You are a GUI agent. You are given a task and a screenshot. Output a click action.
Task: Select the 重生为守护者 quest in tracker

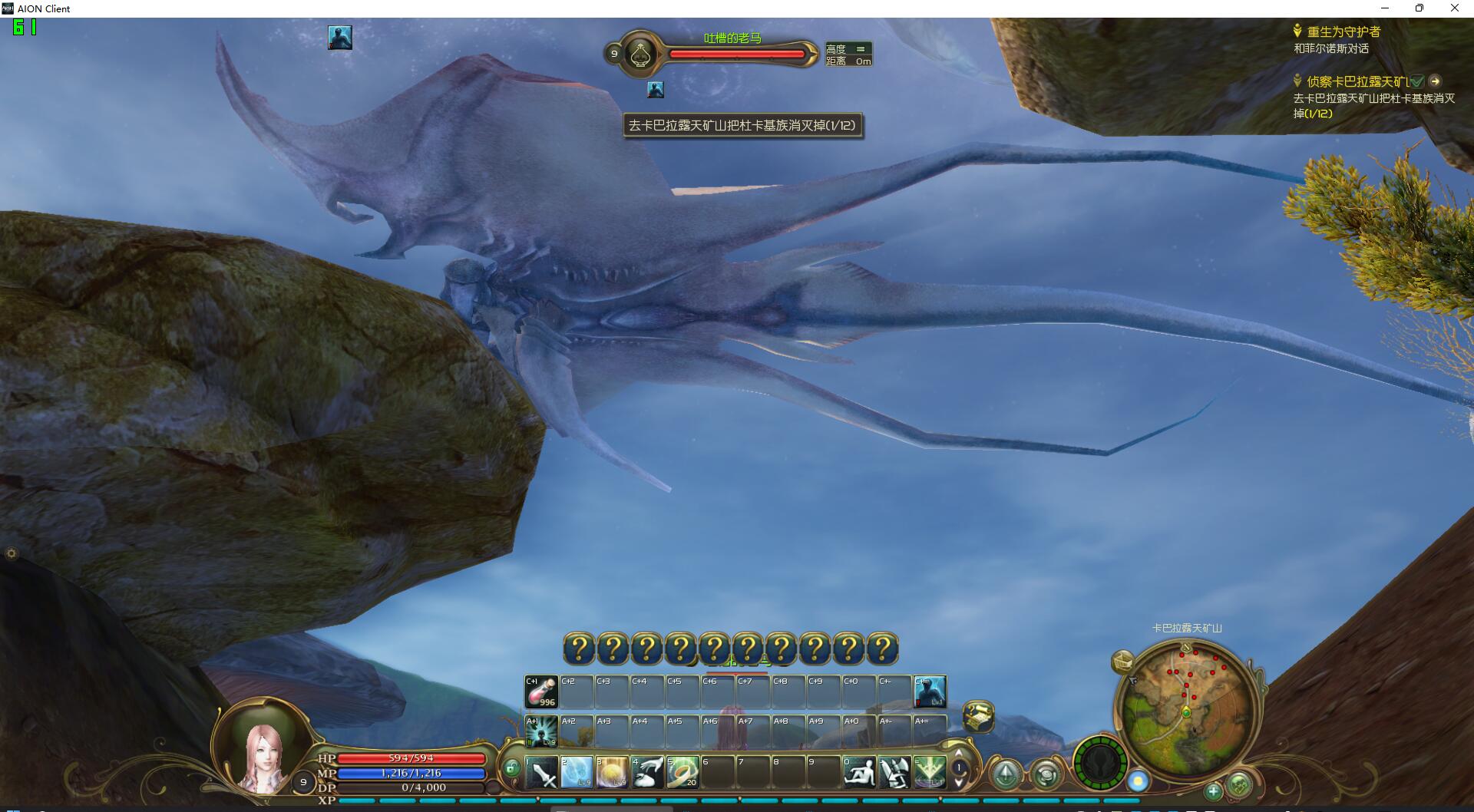(x=1343, y=31)
